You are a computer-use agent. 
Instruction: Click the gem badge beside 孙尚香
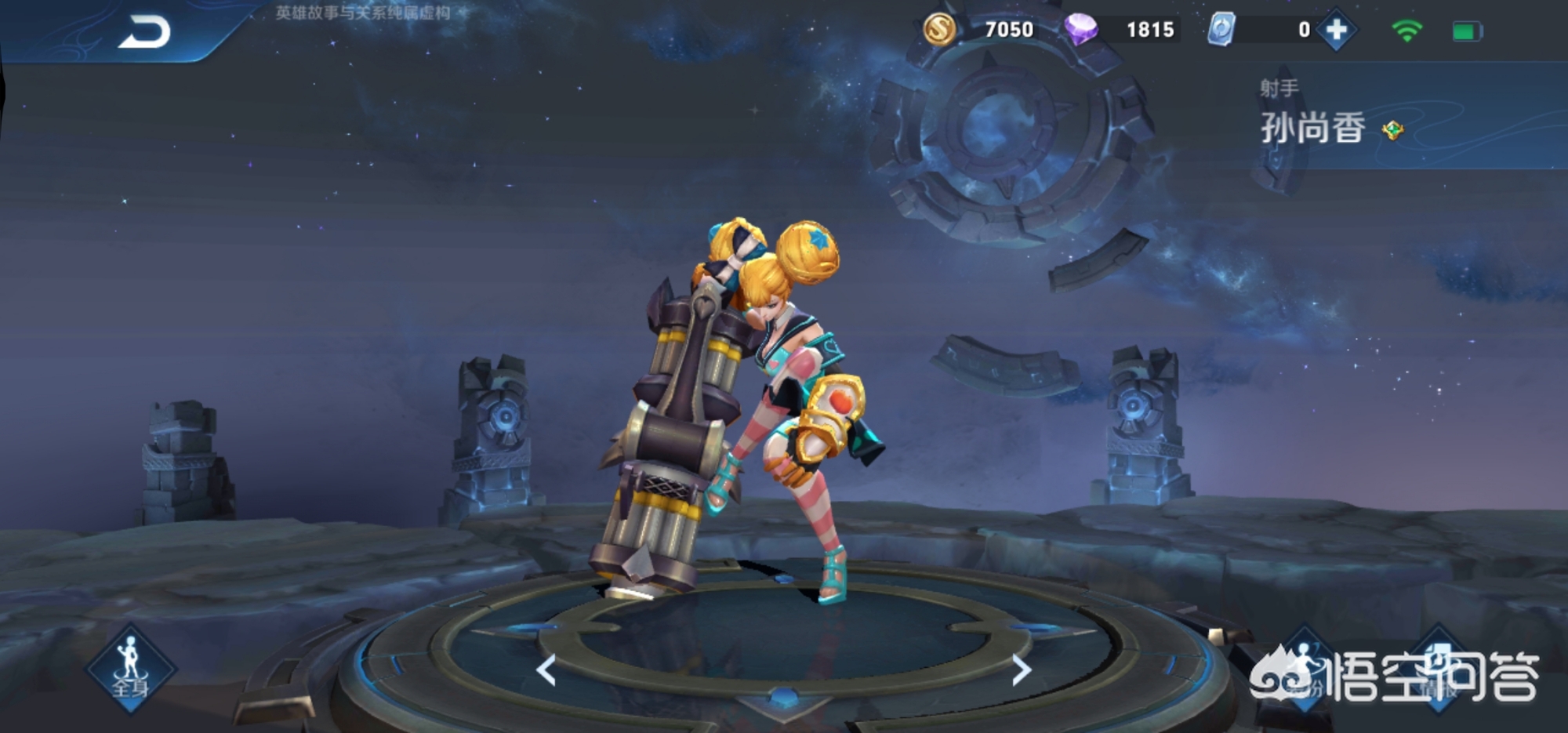pyautogui.click(x=1393, y=130)
